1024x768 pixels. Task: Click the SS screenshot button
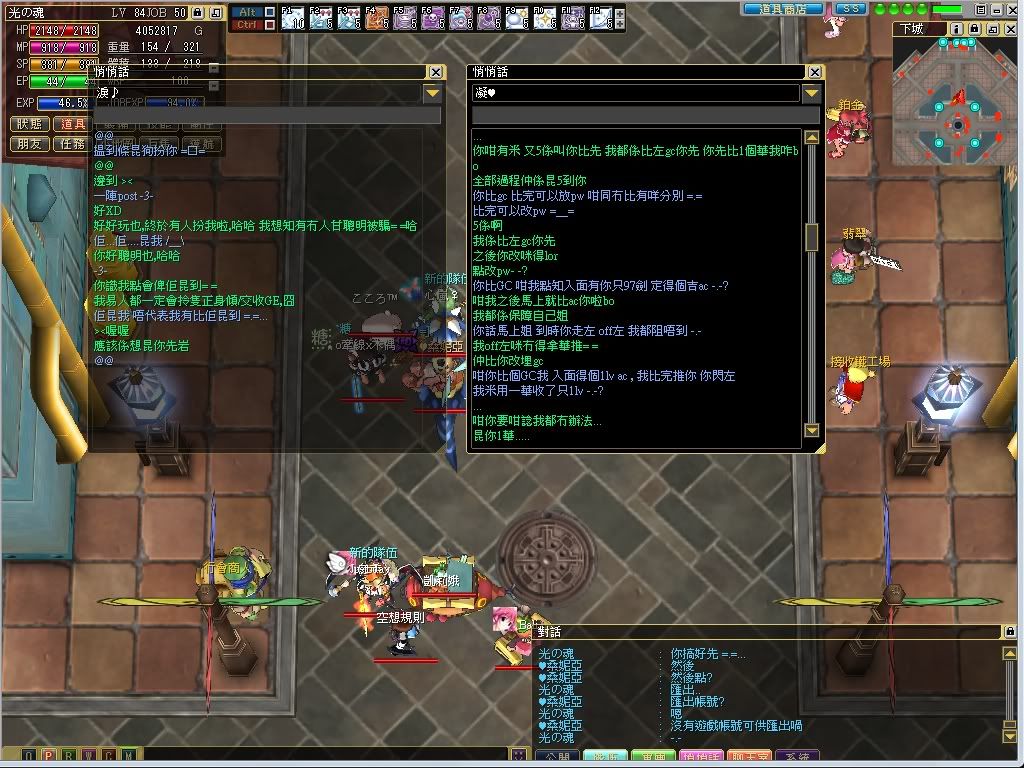(x=849, y=9)
